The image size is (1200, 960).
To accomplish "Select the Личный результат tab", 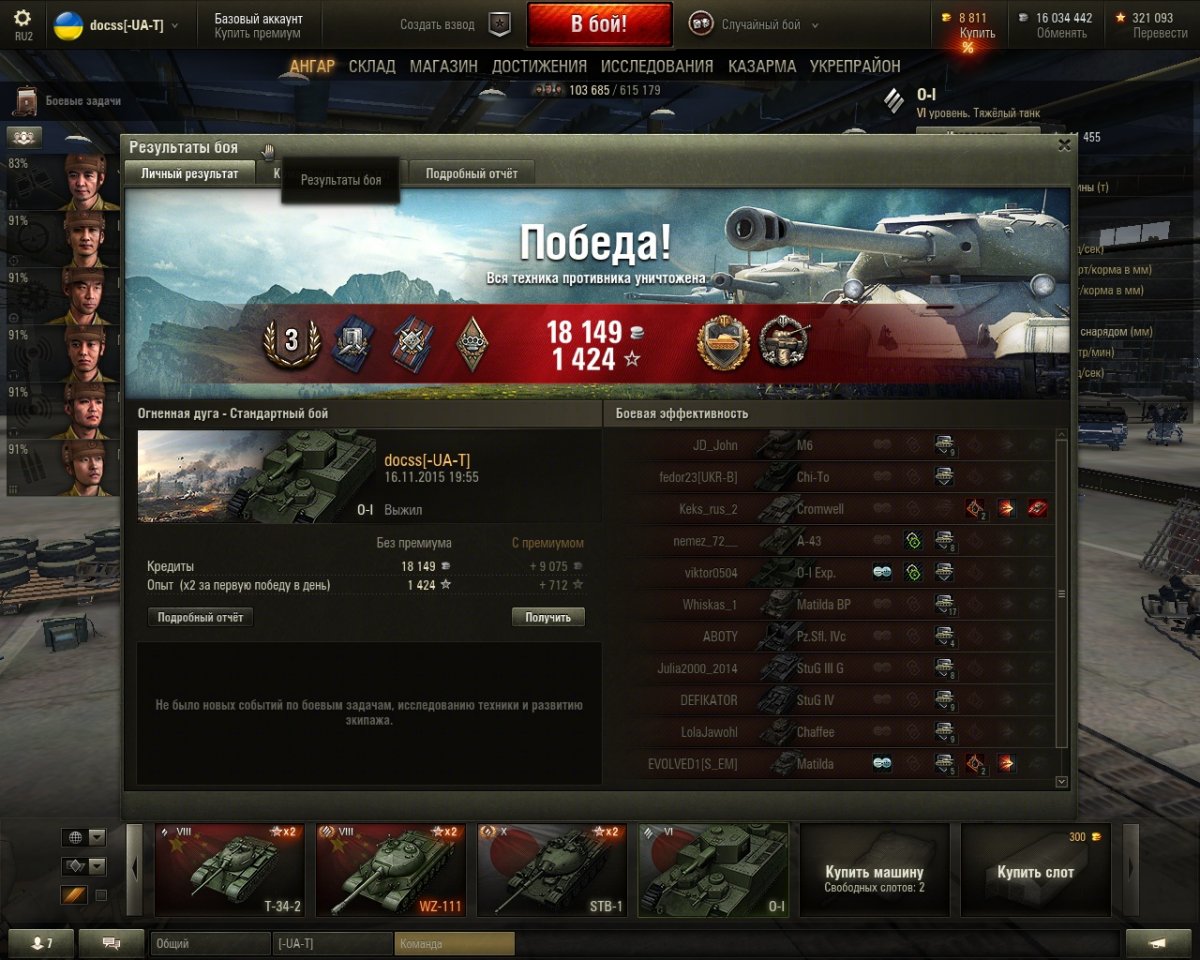I will 189,174.
